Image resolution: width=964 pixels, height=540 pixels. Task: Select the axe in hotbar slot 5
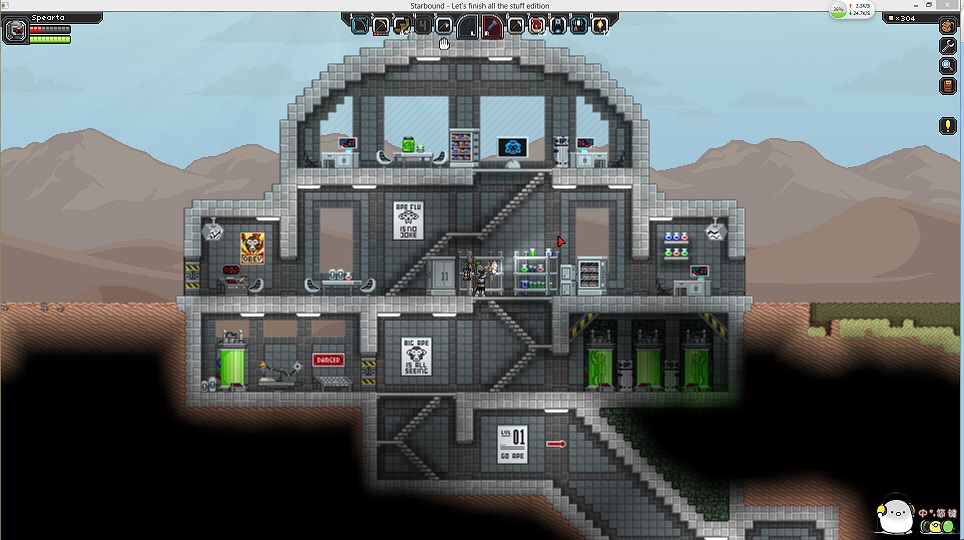pyautogui.click(x=444, y=25)
